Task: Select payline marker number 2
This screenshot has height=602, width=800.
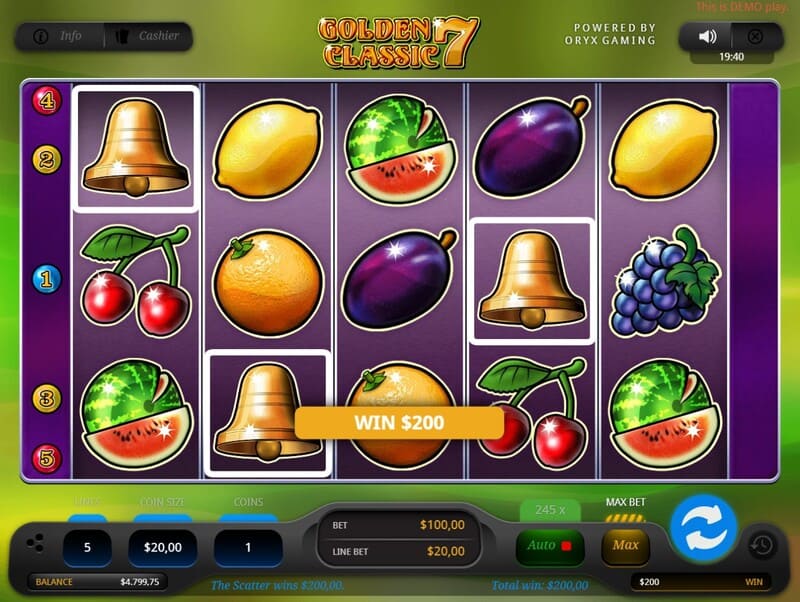Action: (47, 158)
